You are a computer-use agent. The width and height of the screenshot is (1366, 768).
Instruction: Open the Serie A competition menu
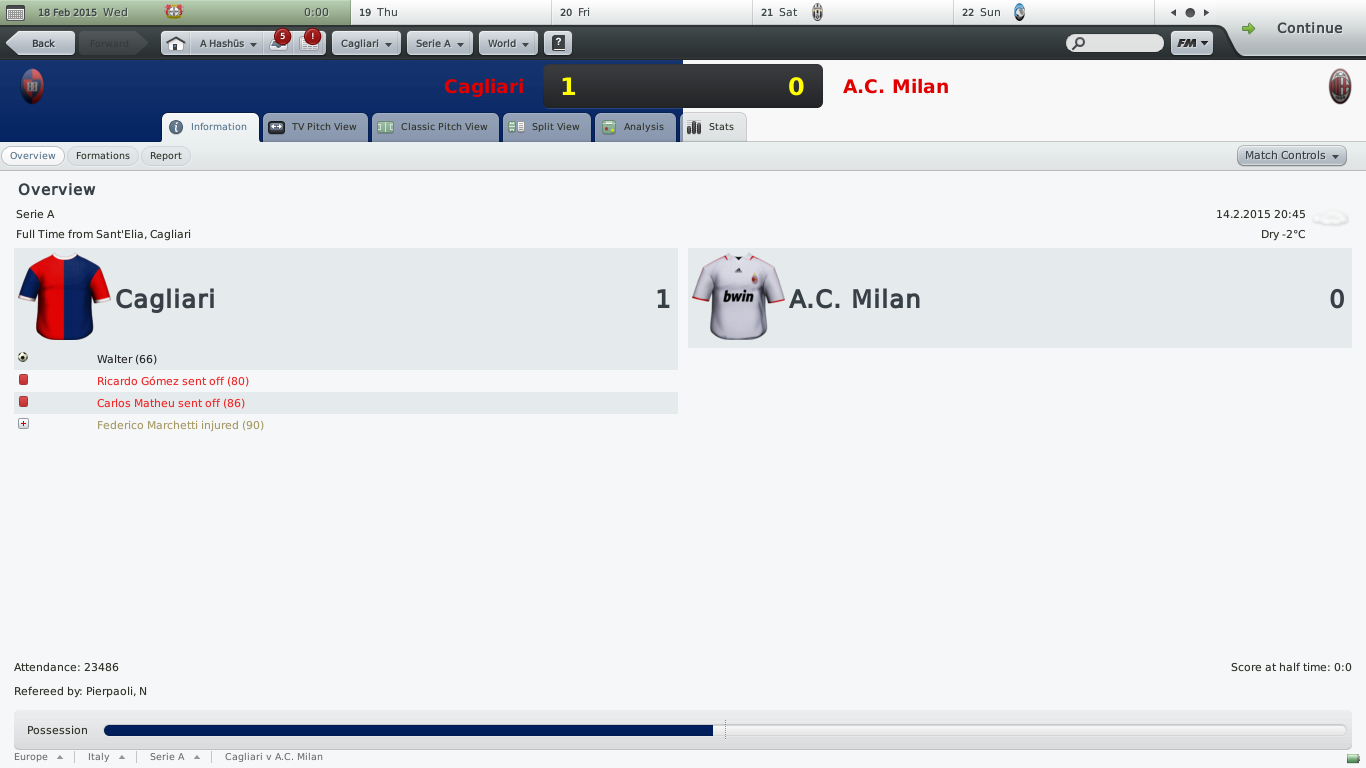[439, 44]
